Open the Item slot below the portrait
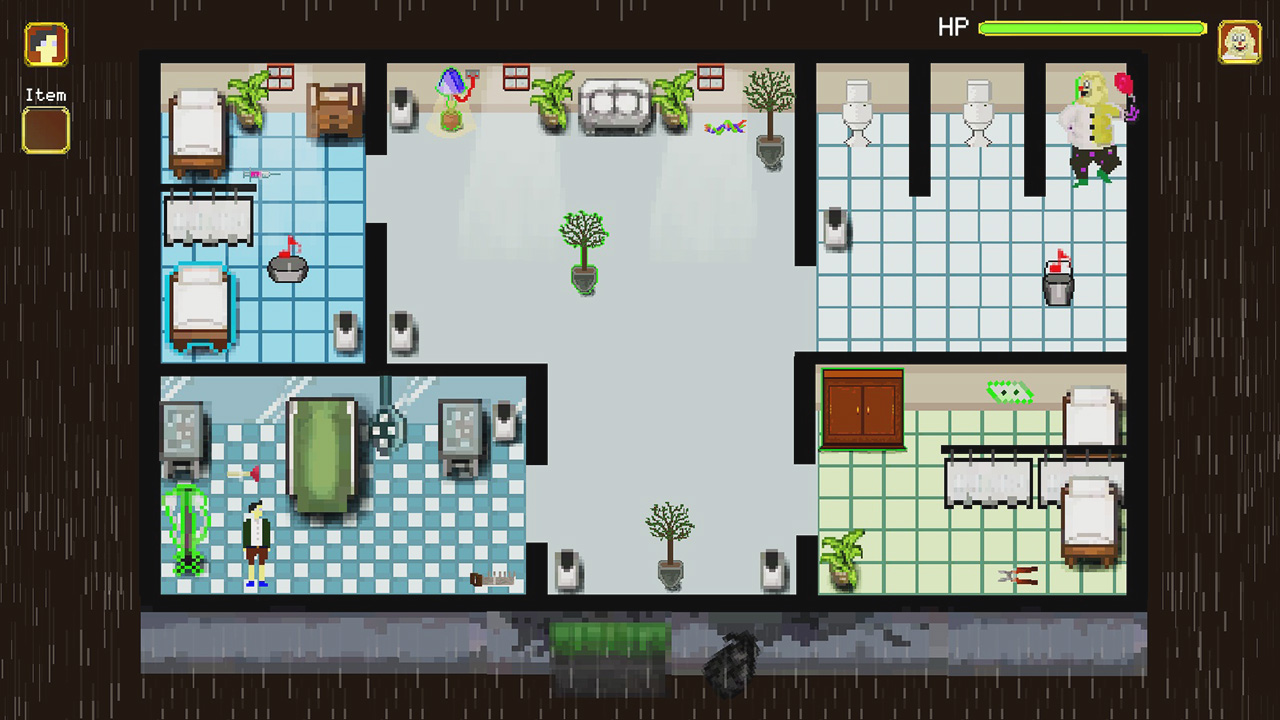Image resolution: width=1280 pixels, height=720 pixels. click(44, 130)
